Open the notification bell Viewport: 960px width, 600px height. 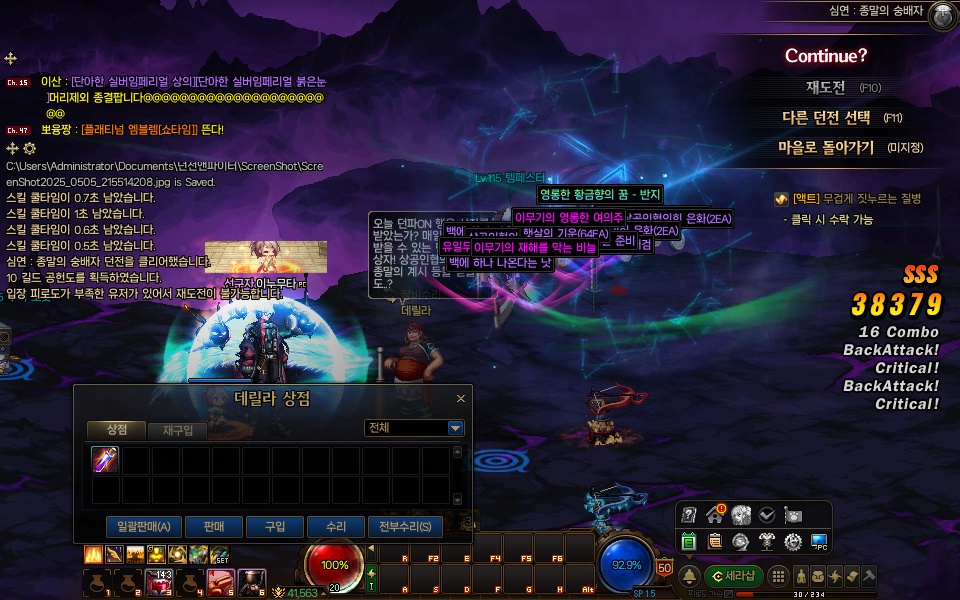[689, 576]
